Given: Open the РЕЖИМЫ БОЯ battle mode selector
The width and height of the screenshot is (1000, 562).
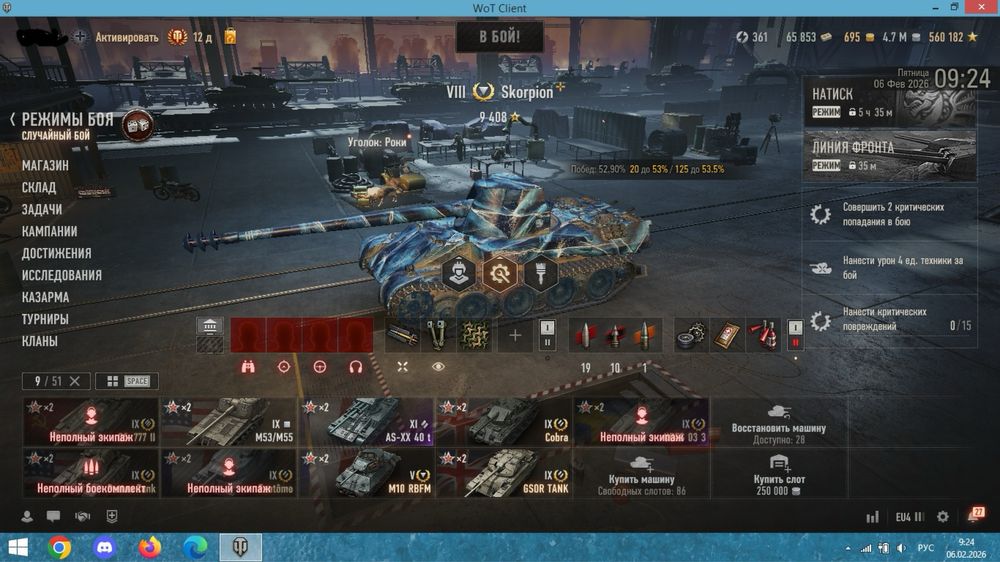Looking at the screenshot, I should pyautogui.click(x=70, y=120).
